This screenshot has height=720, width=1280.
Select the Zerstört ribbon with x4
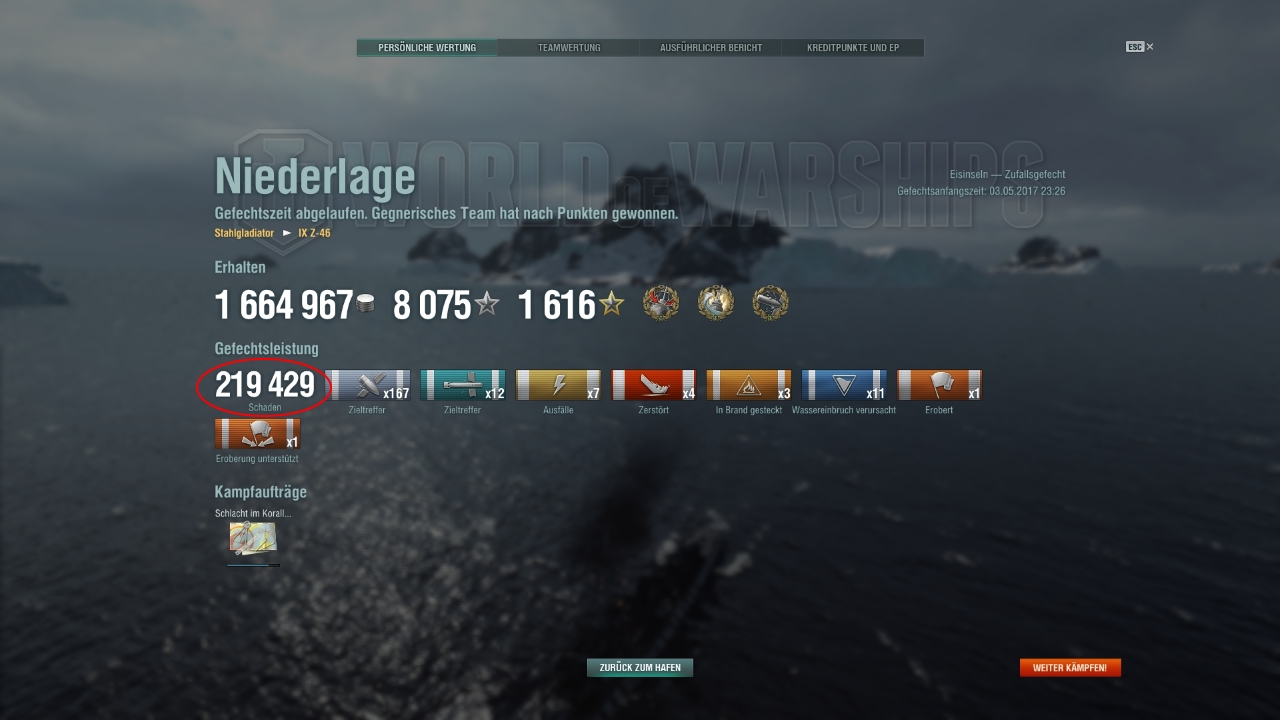pos(654,386)
